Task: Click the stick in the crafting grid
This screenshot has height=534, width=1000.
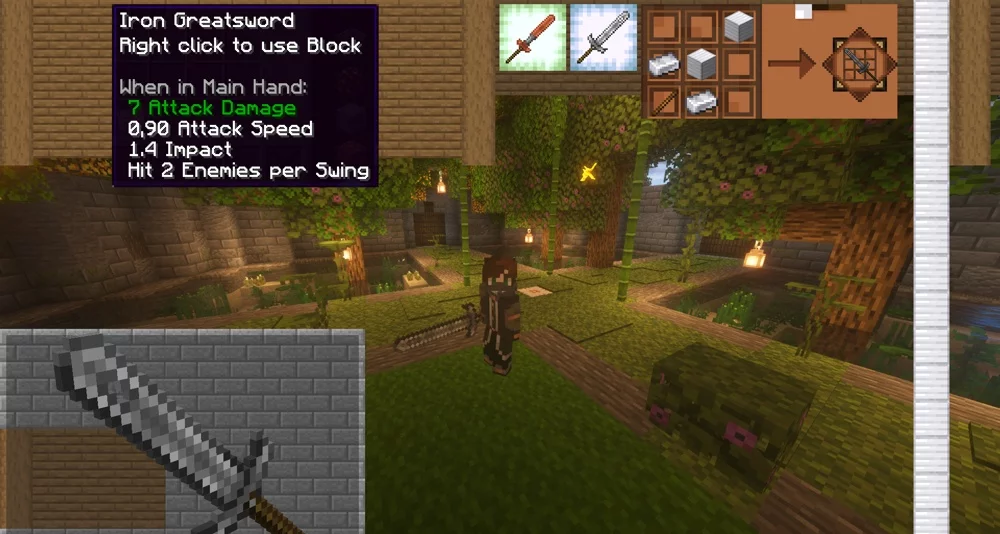Action: pyautogui.click(x=663, y=100)
